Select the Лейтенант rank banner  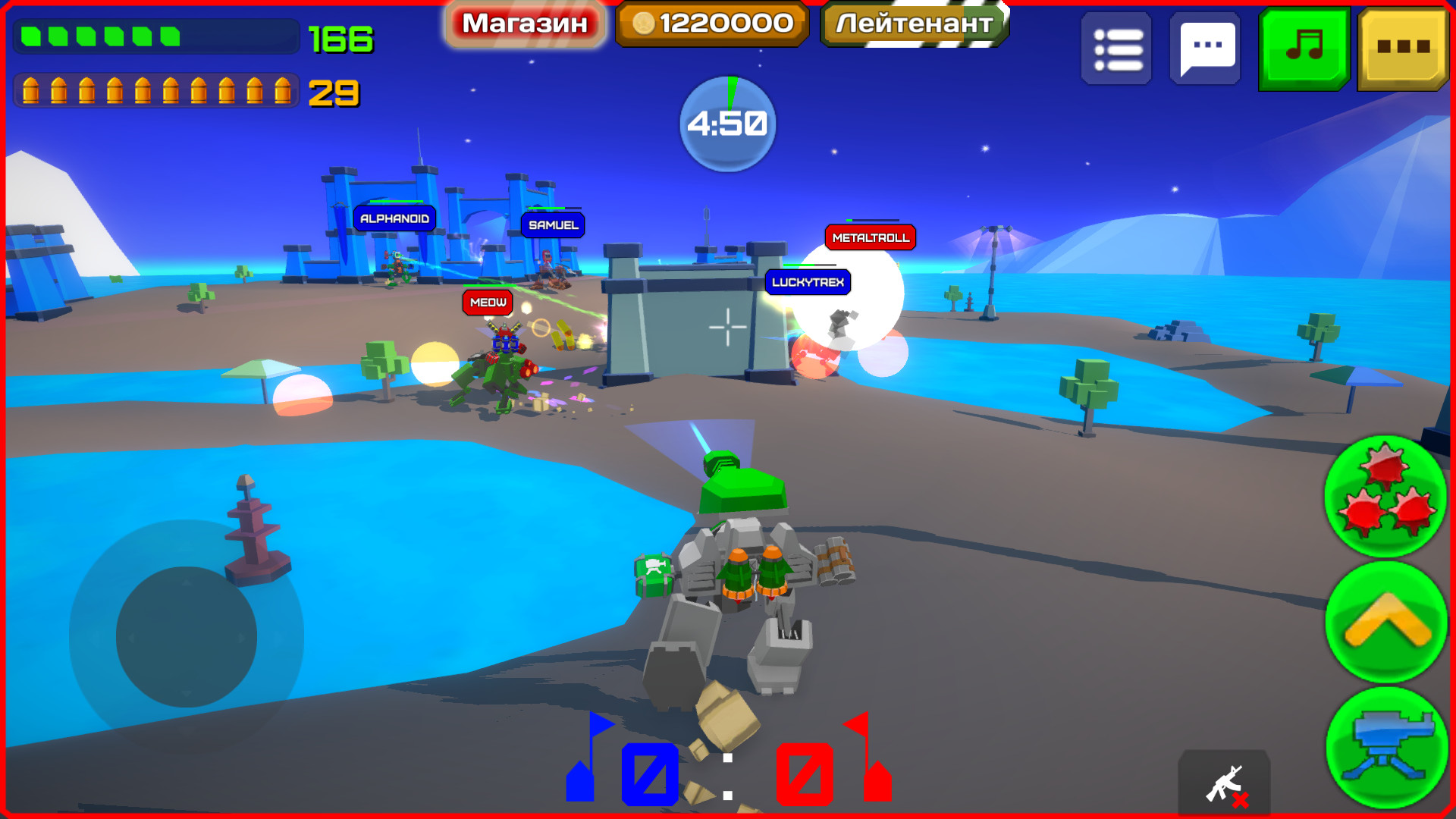coord(913,23)
